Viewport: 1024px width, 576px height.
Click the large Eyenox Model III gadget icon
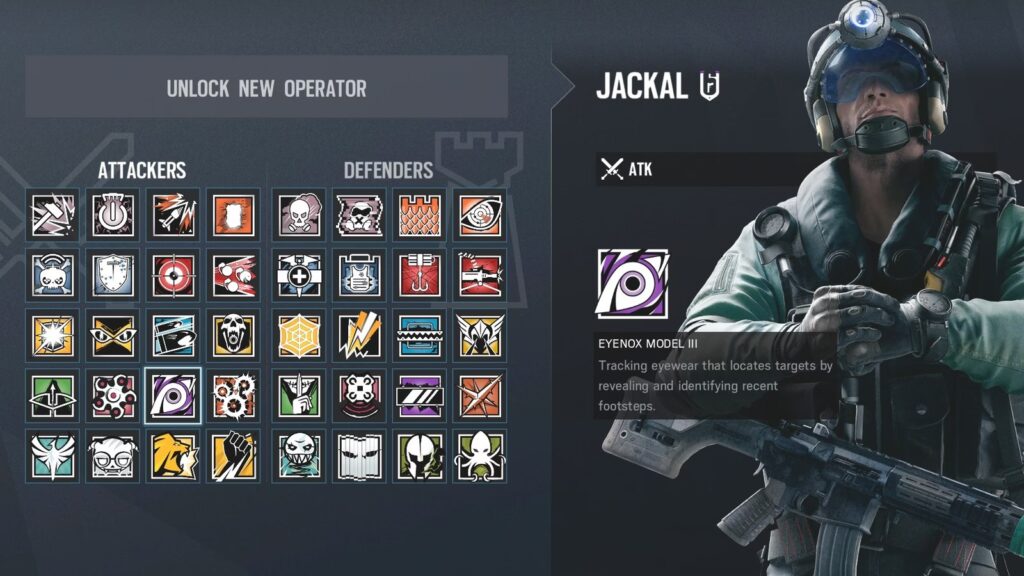coord(632,284)
